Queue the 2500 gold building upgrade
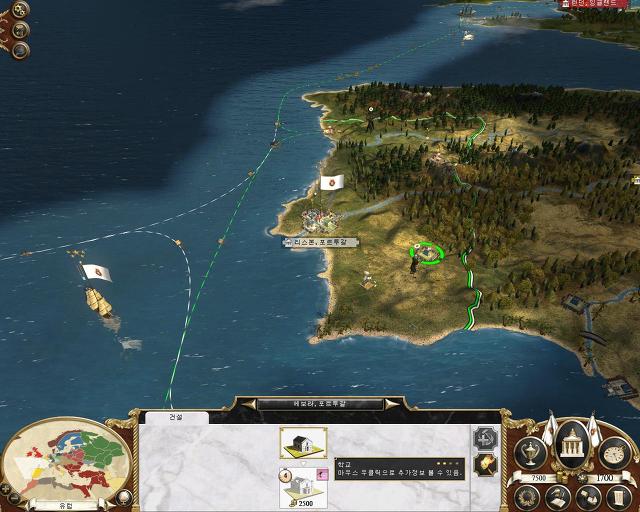This screenshot has height=512, width=640. coord(302,486)
